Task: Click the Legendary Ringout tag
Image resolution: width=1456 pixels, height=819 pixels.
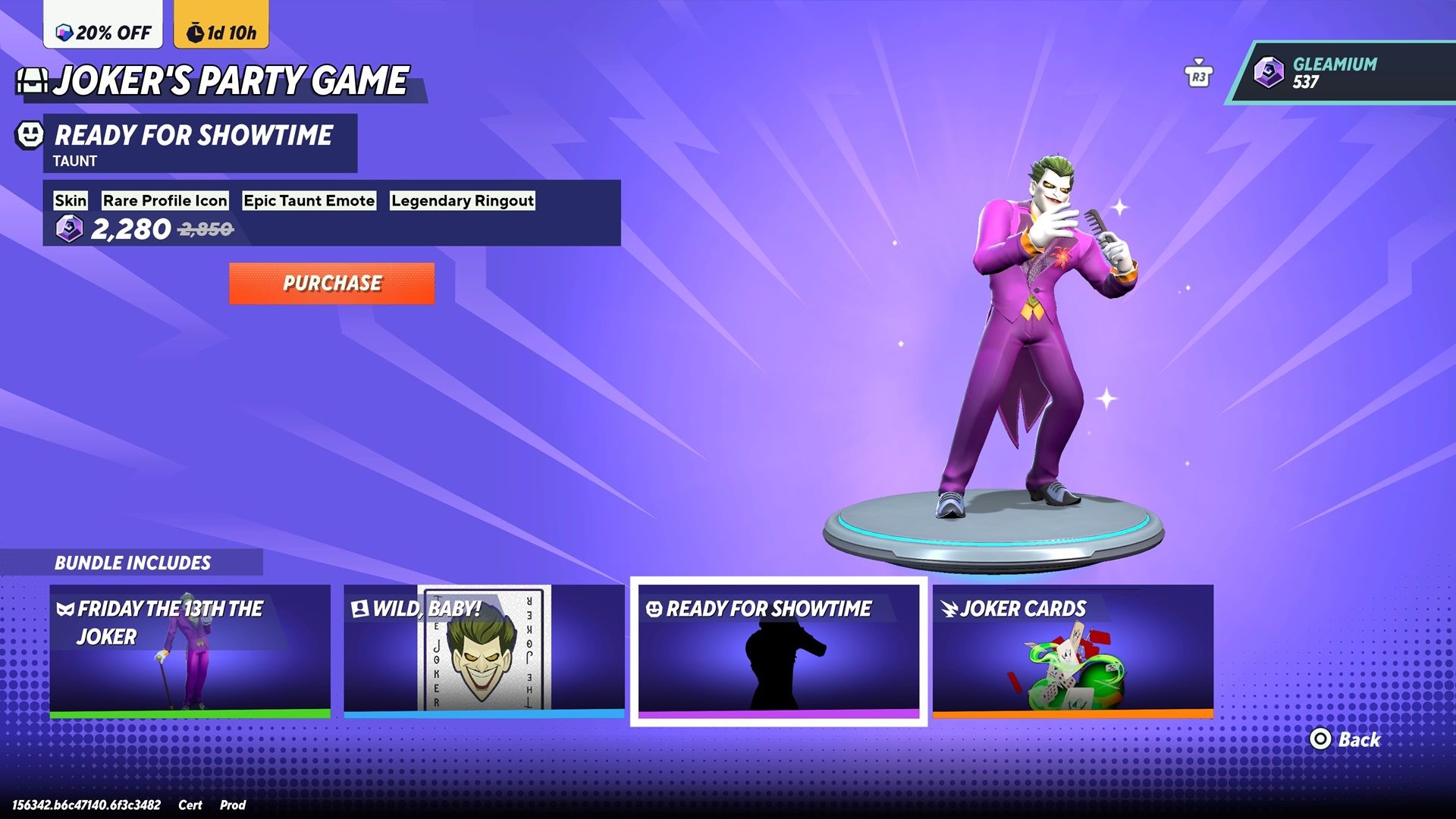Action: pyautogui.click(x=461, y=200)
